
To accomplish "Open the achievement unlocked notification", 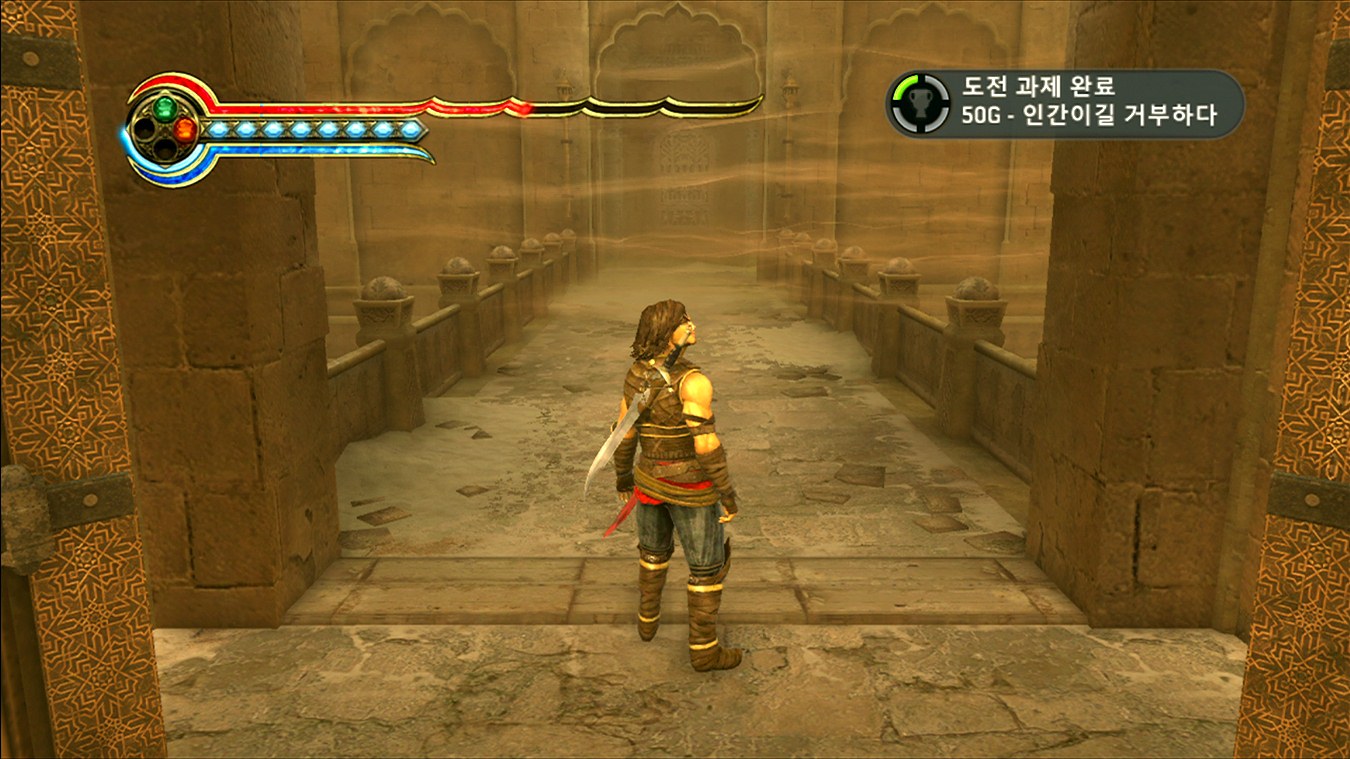I will pyautogui.click(x=1065, y=103).
